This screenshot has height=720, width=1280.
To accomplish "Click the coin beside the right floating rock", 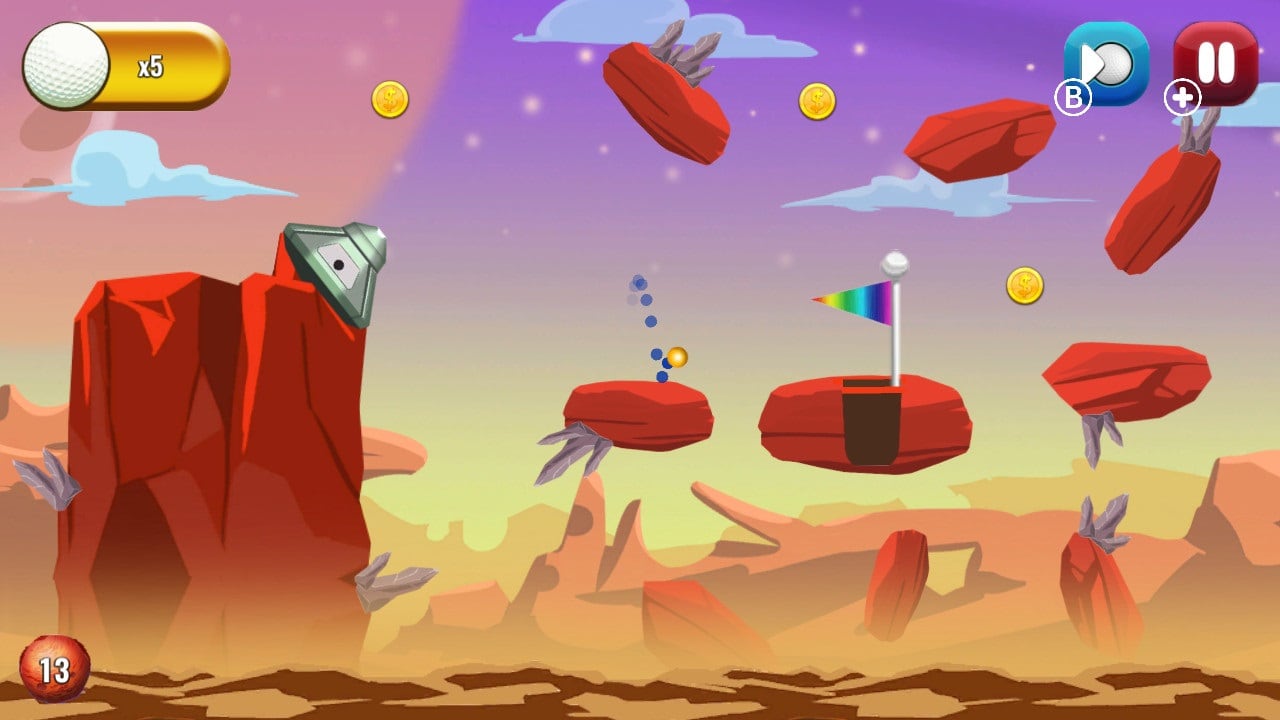I will (x=1026, y=284).
